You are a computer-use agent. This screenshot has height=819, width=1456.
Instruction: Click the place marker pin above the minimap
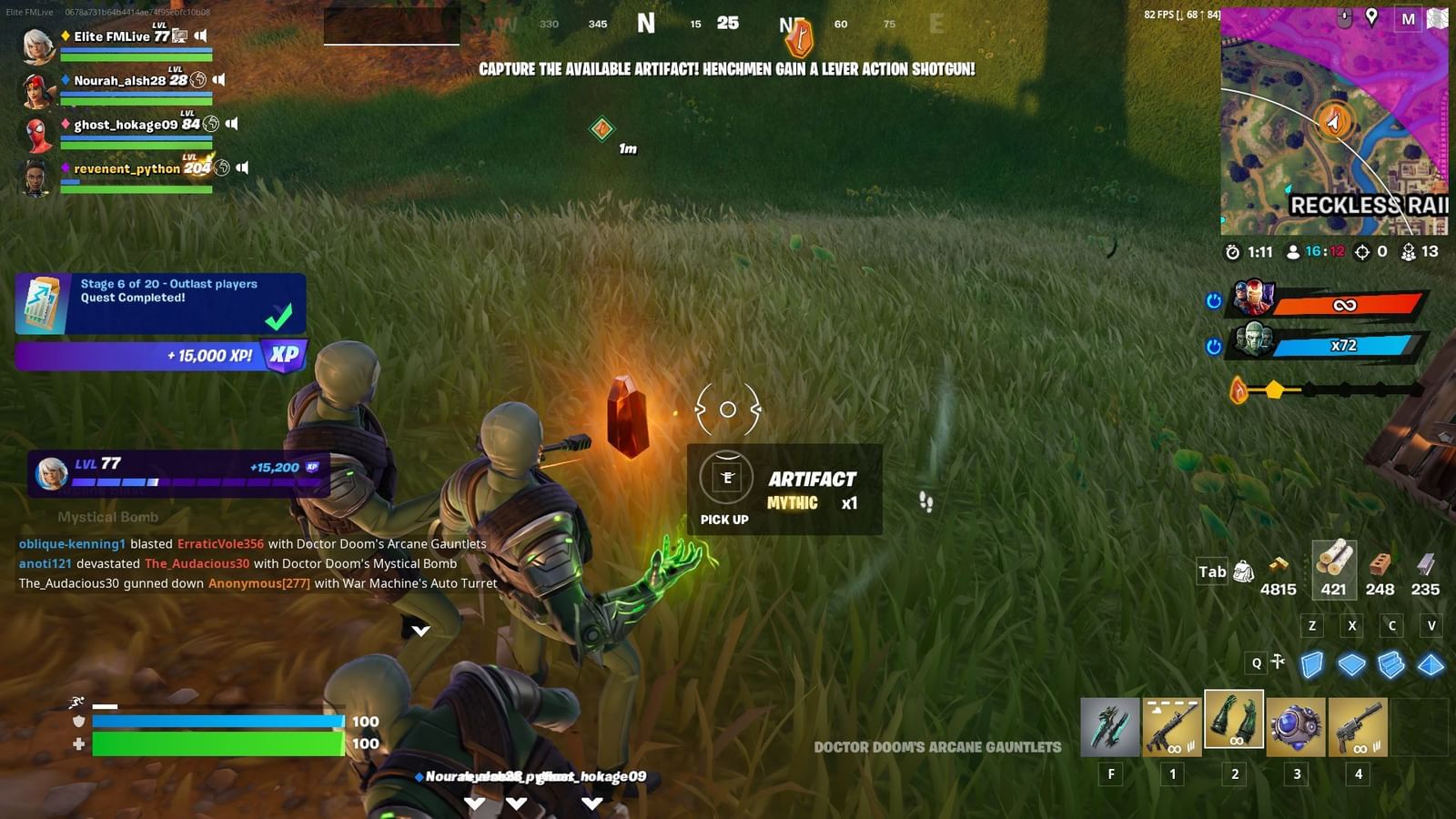click(x=1371, y=15)
